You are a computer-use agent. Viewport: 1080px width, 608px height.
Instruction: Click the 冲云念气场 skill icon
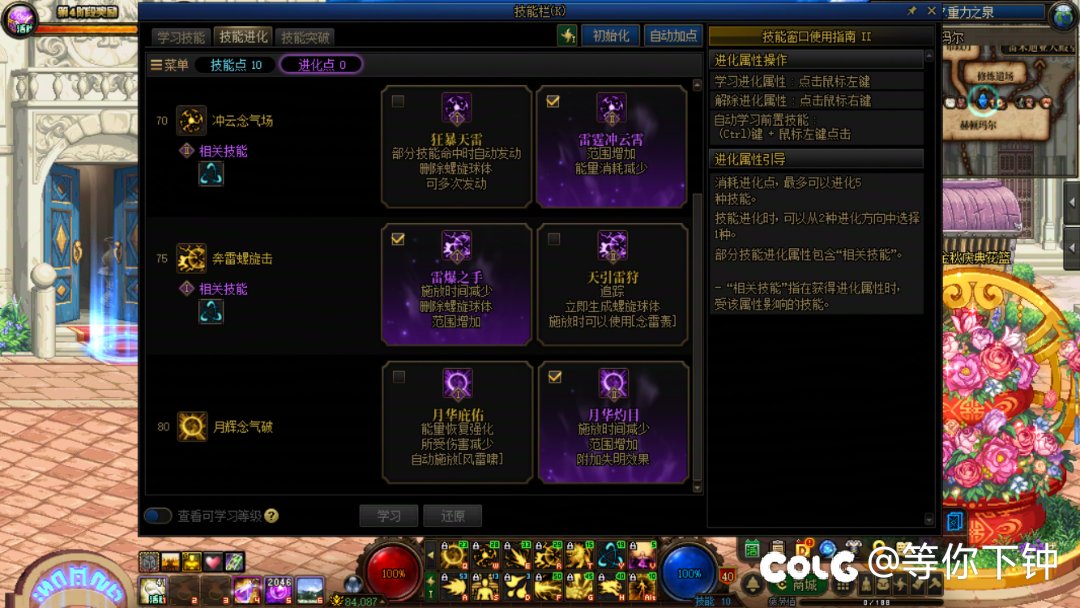[x=191, y=121]
